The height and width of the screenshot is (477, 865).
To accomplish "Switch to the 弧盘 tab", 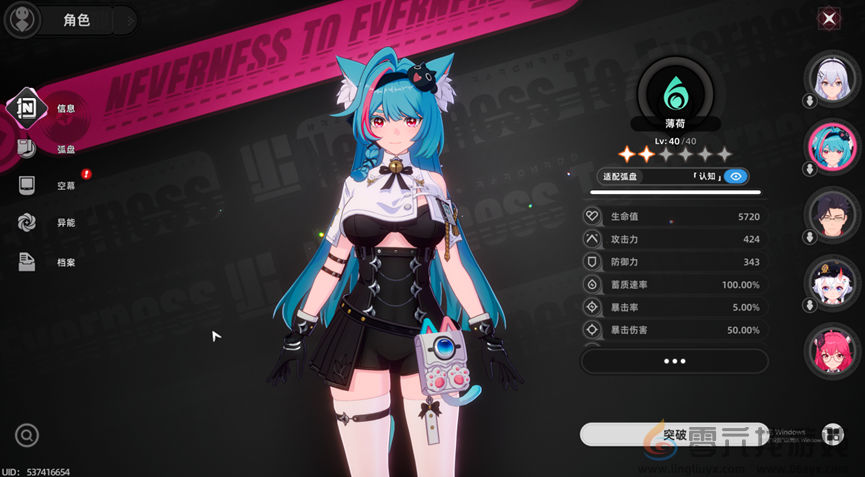I will (28, 148).
